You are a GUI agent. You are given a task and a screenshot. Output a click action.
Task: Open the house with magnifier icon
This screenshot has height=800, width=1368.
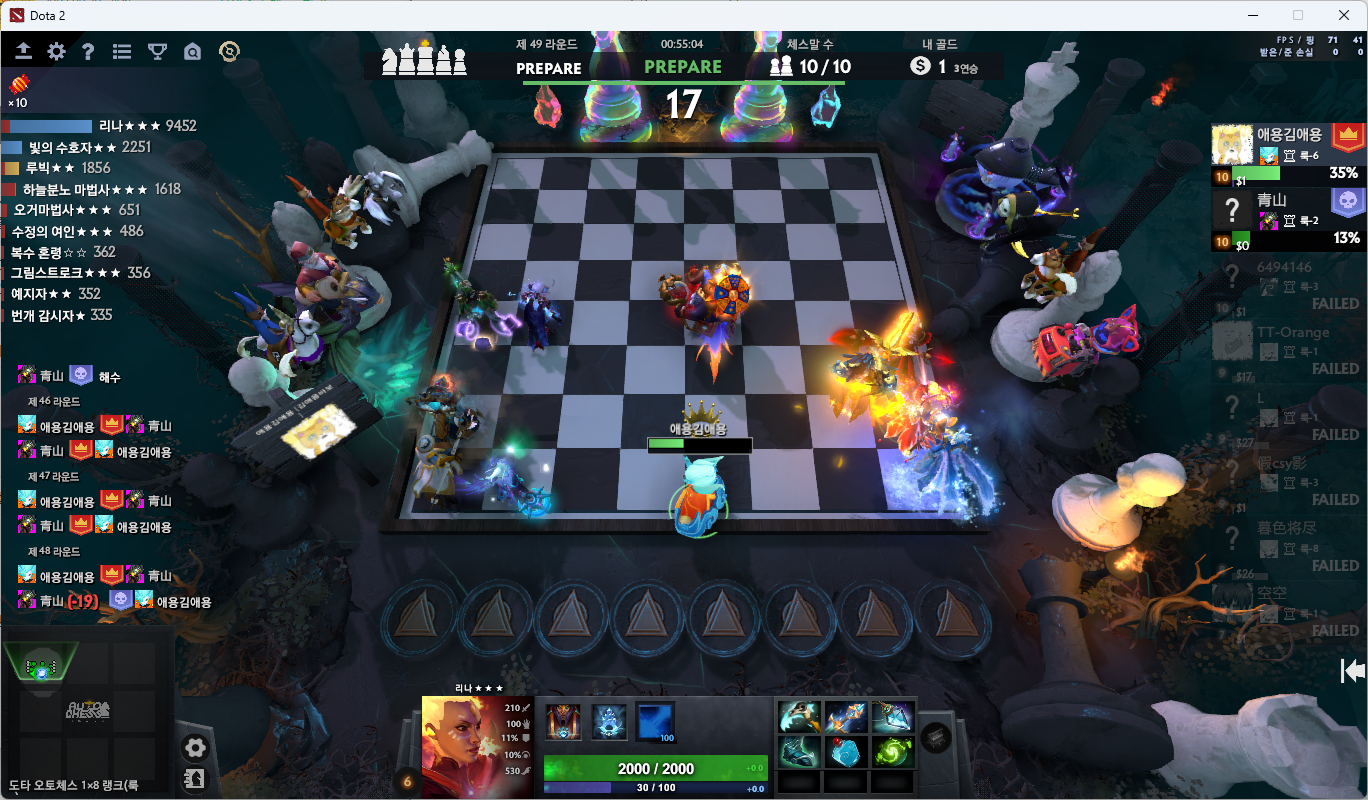point(193,52)
